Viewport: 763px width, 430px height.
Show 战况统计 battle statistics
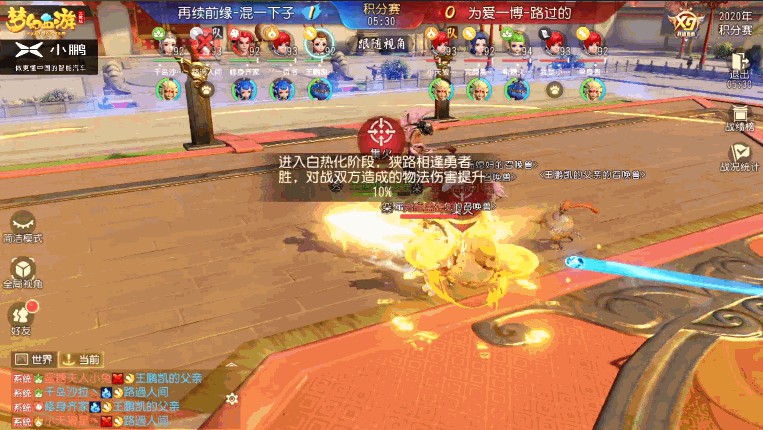[739, 158]
